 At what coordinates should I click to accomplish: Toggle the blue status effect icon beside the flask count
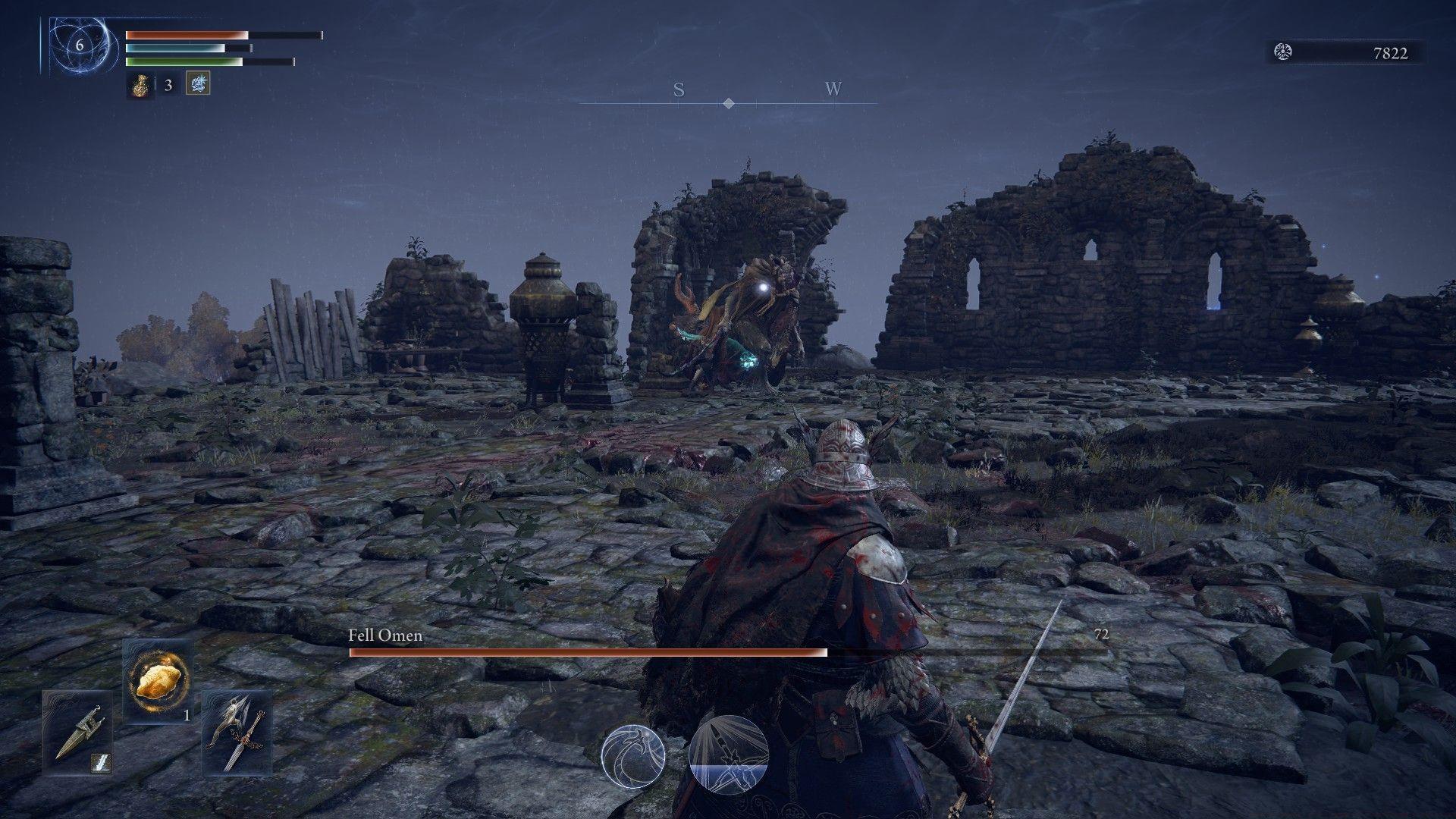198,85
